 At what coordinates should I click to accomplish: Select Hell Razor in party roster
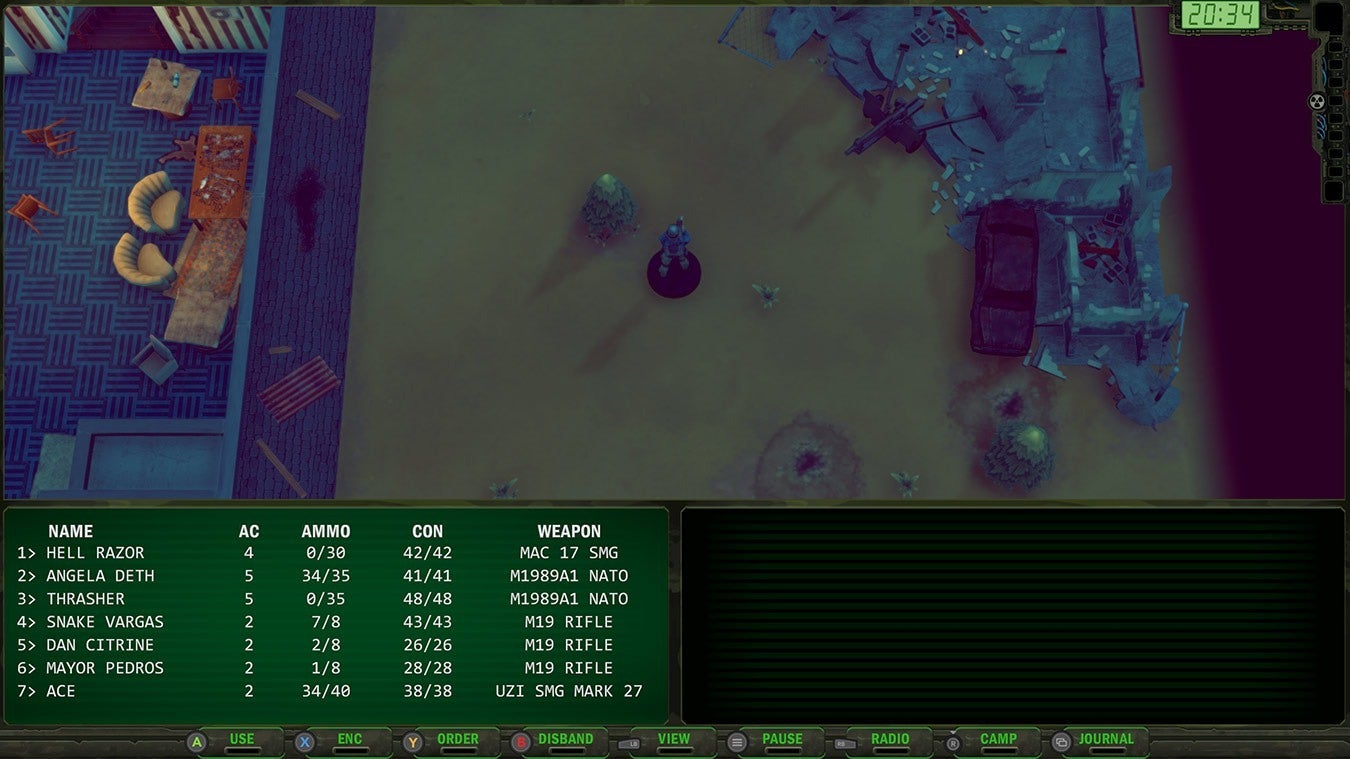tap(95, 553)
